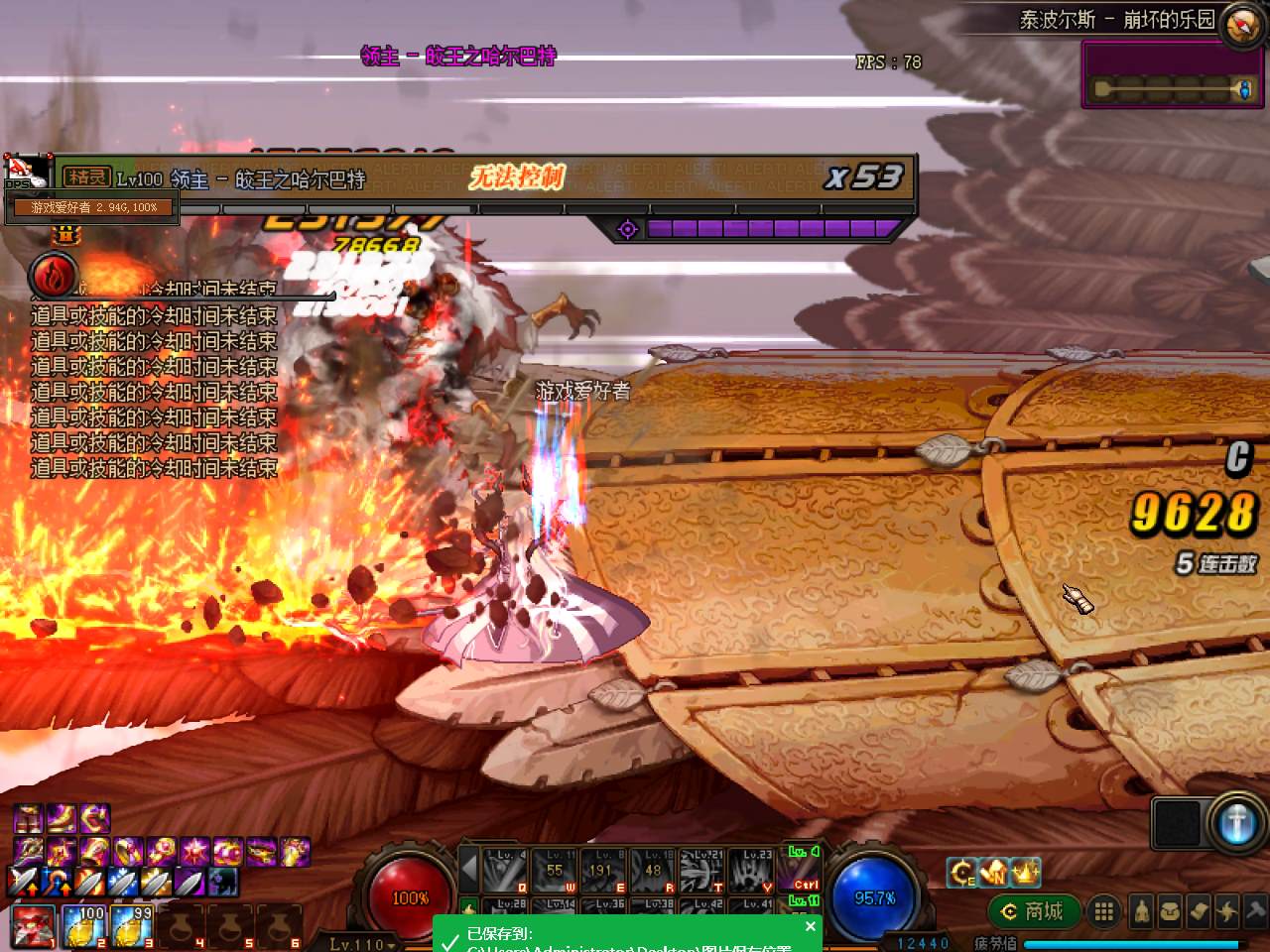Open the 商城 shop button

tap(1033, 910)
